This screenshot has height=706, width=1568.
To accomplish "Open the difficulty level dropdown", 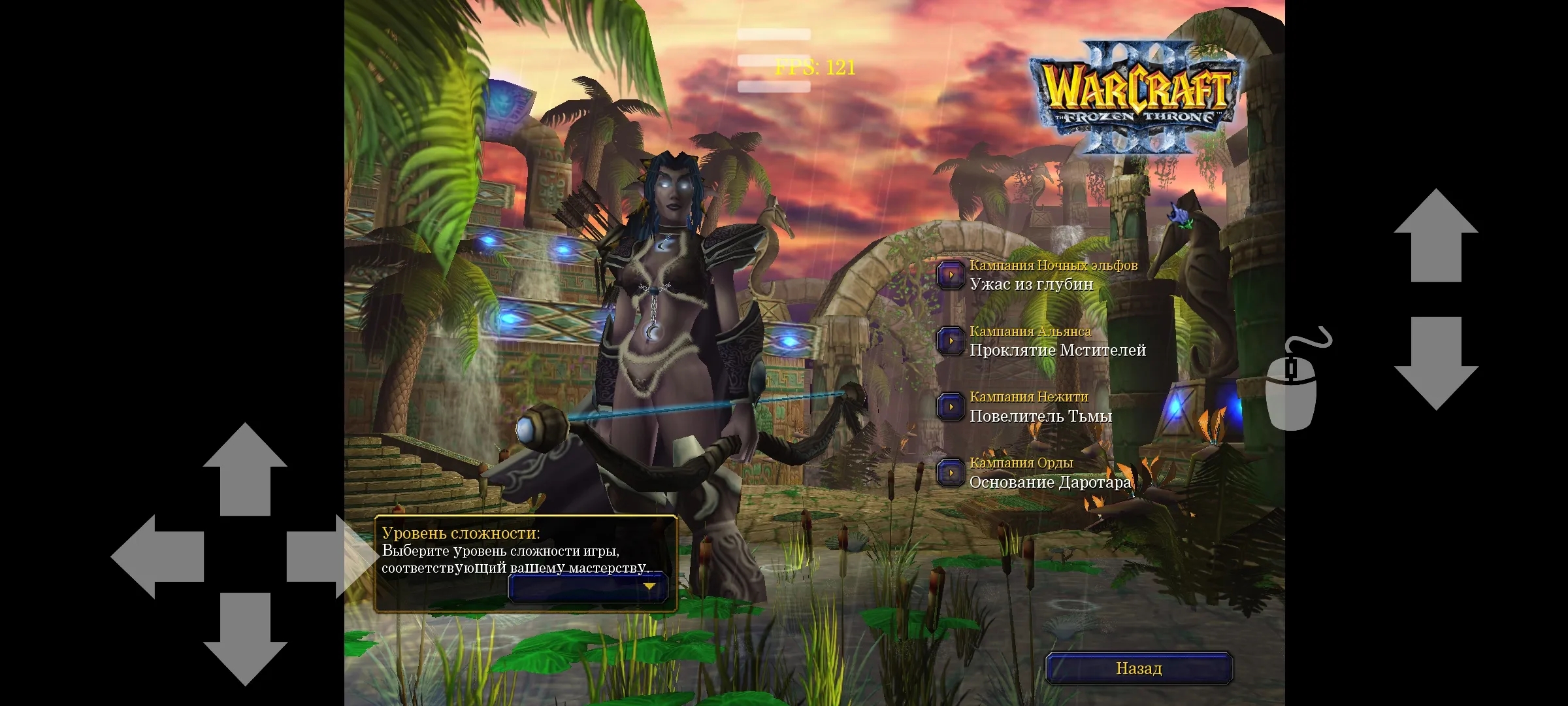I will pos(588,587).
